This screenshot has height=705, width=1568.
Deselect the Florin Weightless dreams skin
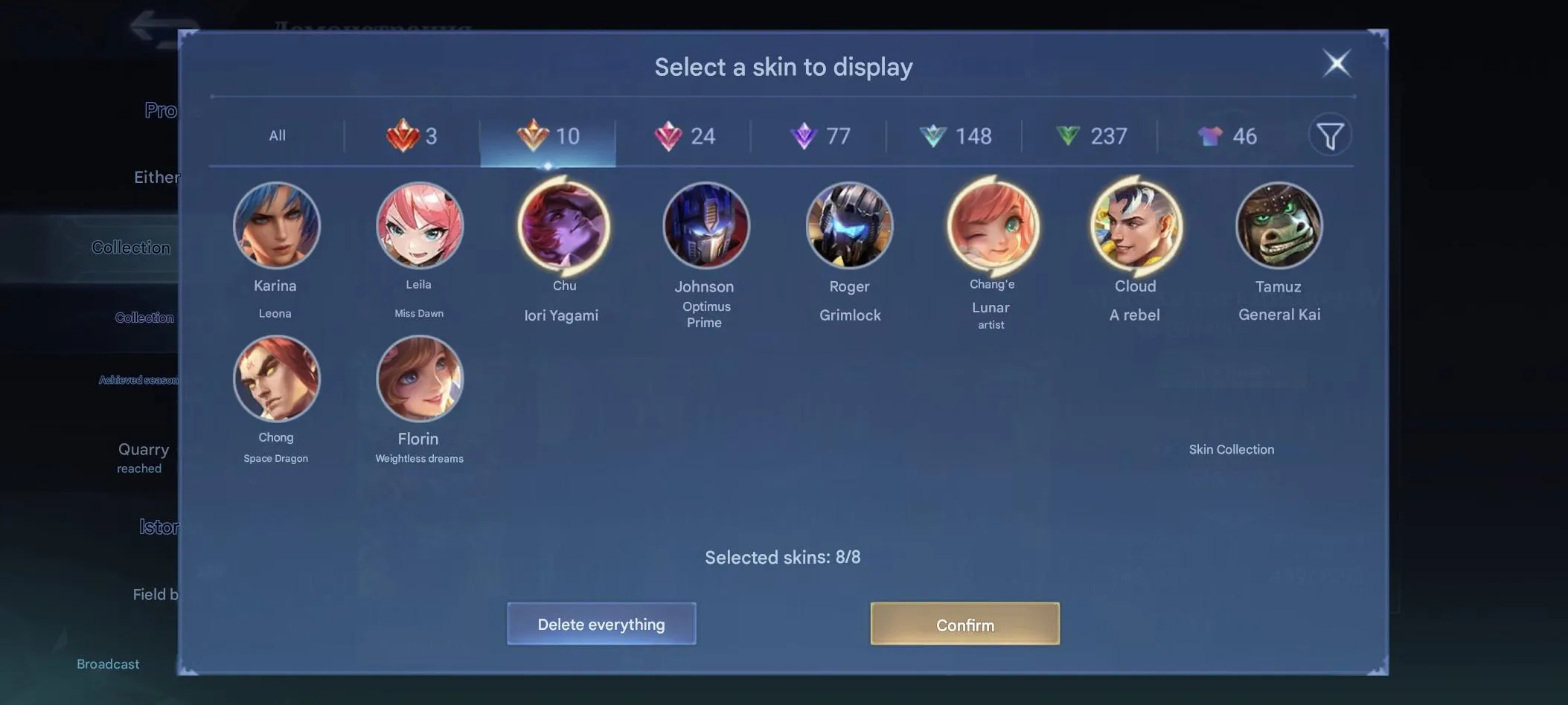(x=420, y=379)
